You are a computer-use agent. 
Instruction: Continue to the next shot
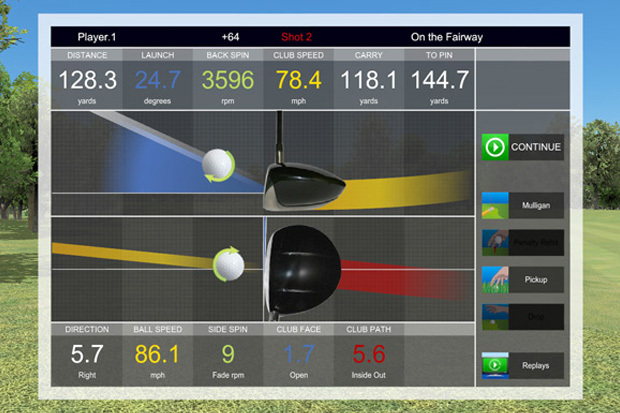pyautogui.click(x=522, y=148)
